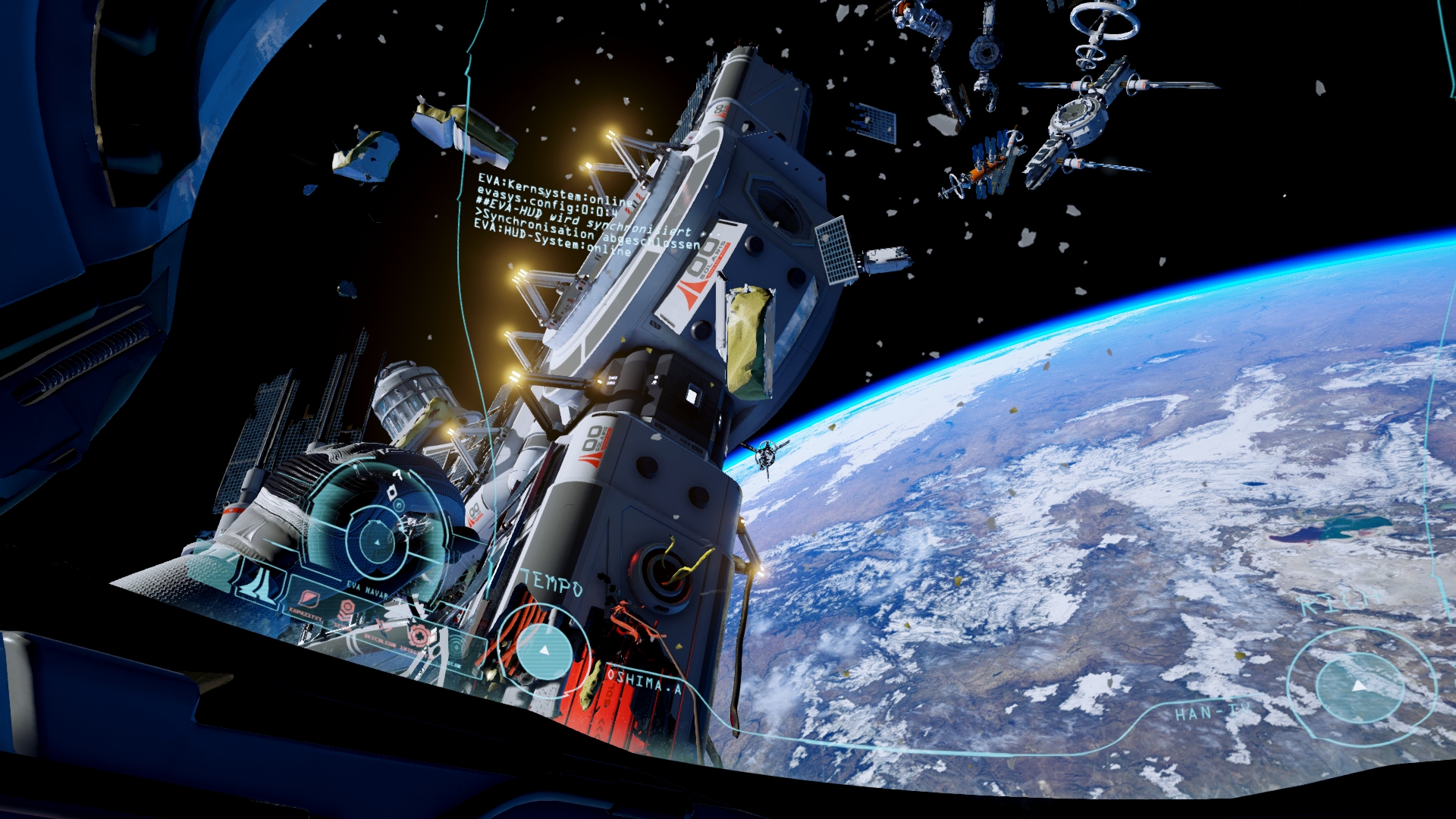Select the HAN-IV waypoint label

pos(1211,712)
